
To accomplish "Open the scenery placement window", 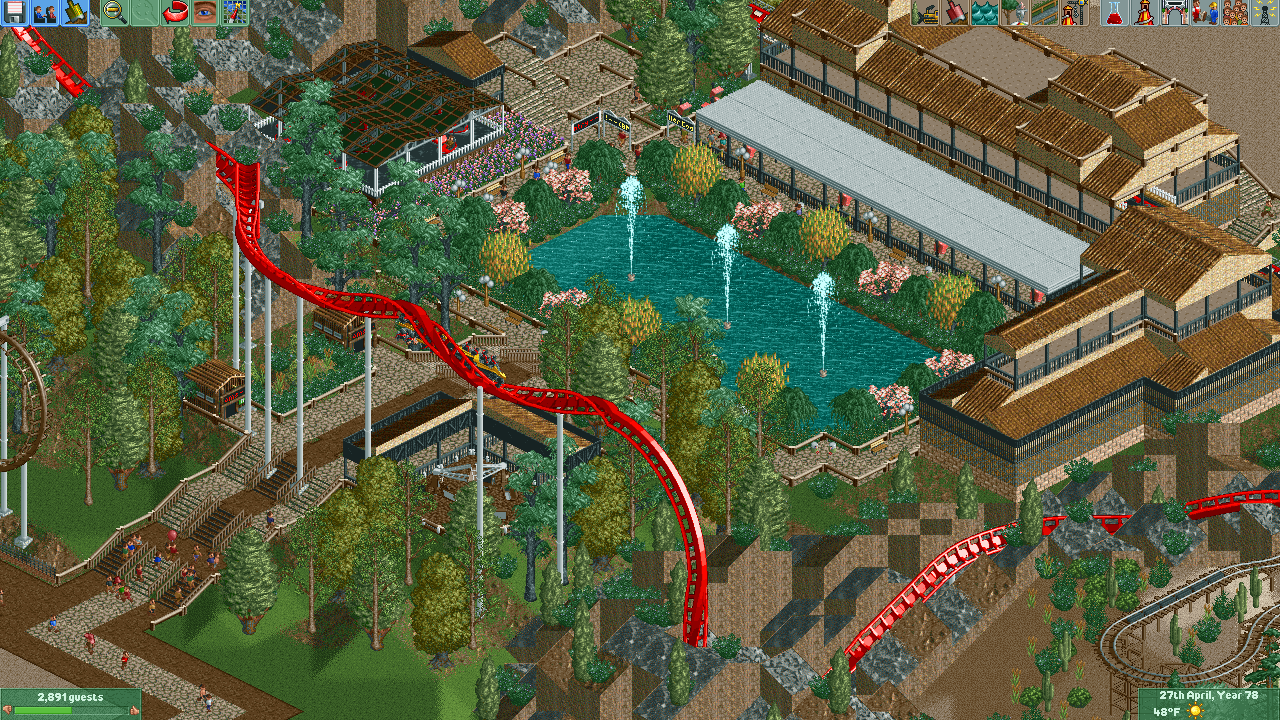I will 1015,12.
